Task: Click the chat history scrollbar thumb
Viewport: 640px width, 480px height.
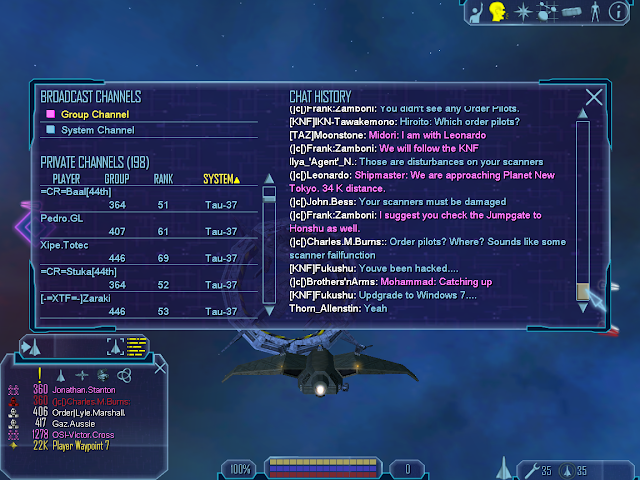Action: (583, 291)
